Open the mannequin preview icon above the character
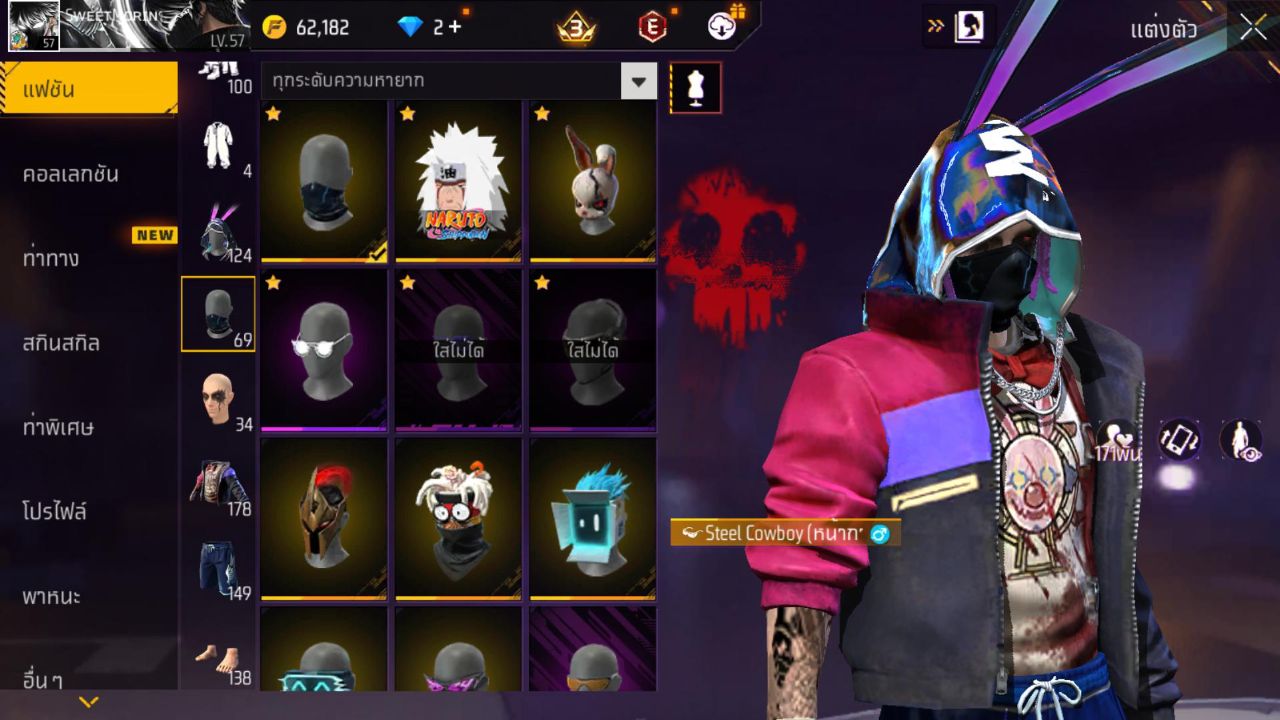The width and height of the screenshot is (1280, 720). [x=694, y=87]
